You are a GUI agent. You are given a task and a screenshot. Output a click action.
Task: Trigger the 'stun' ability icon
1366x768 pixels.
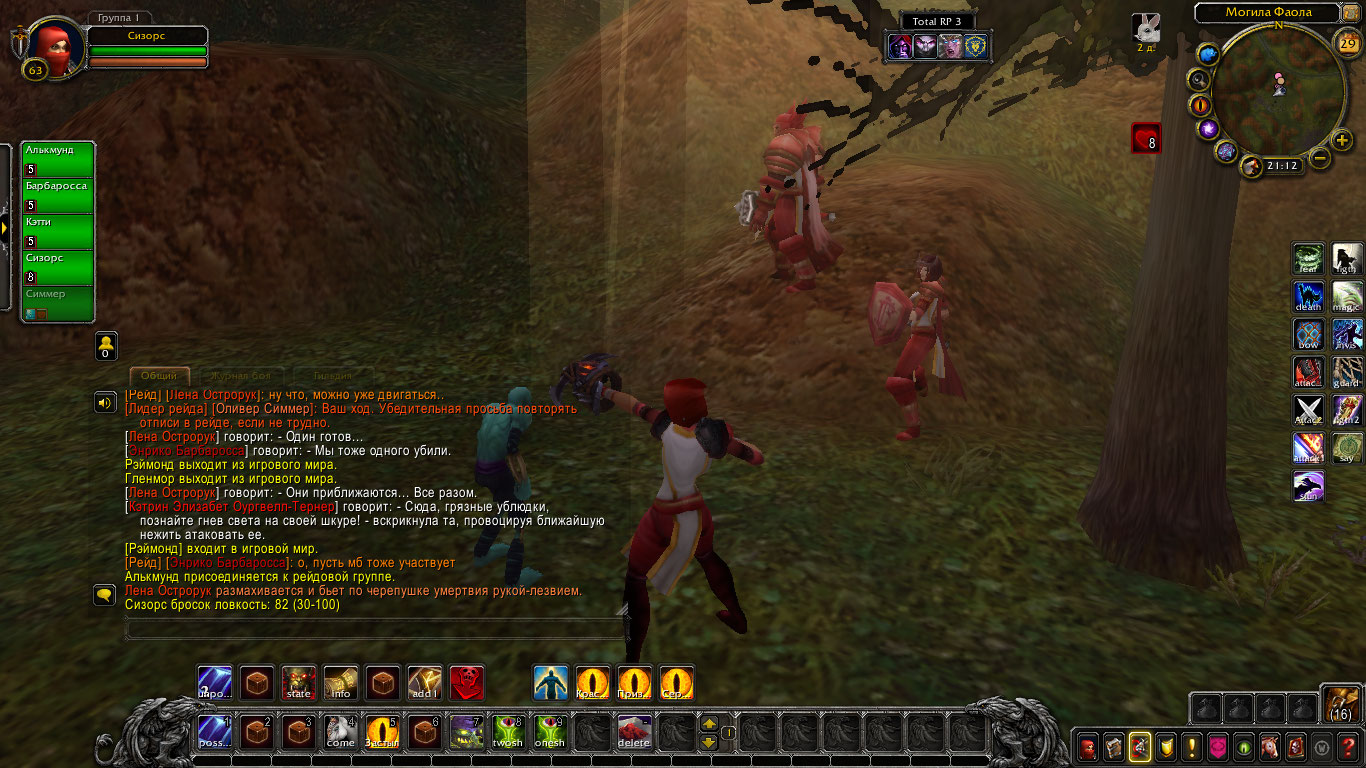1309,487
